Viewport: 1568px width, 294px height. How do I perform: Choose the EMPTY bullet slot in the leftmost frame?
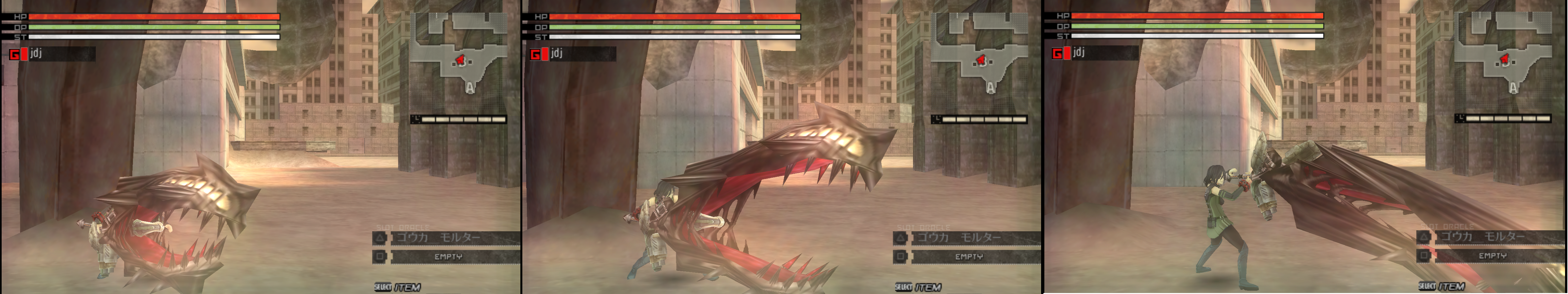click(x=448, y=257)
